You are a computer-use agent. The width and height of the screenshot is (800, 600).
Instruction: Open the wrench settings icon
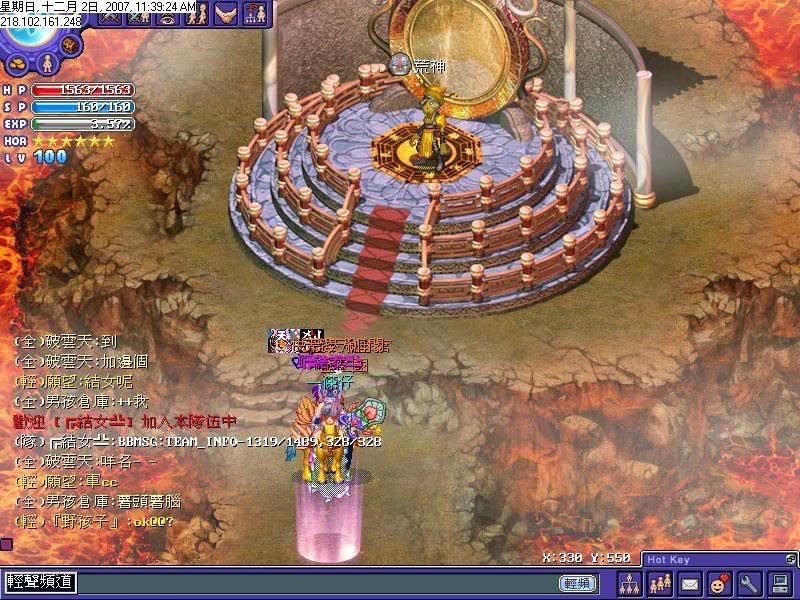click(748, 582)
